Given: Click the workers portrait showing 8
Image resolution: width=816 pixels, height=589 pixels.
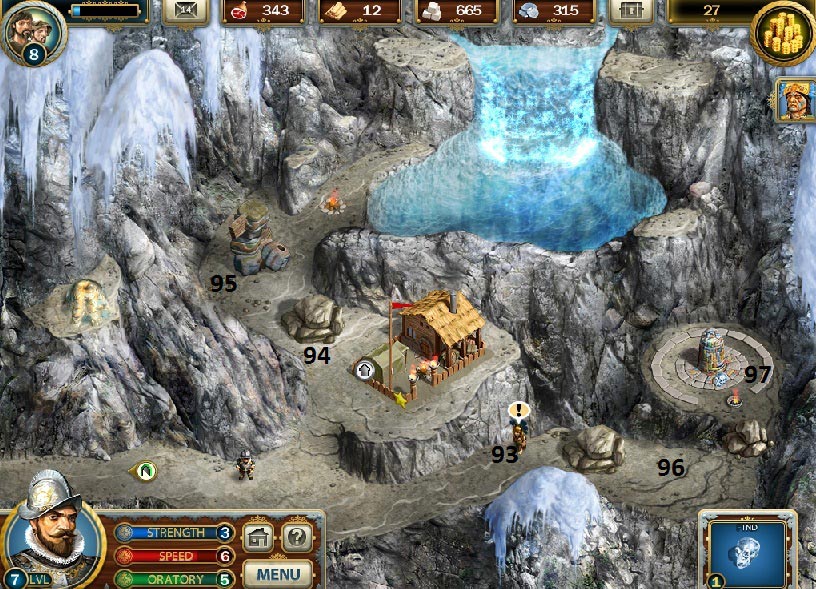Looking at the screenshot, I should pyautogui.click(x=31, y=32).
